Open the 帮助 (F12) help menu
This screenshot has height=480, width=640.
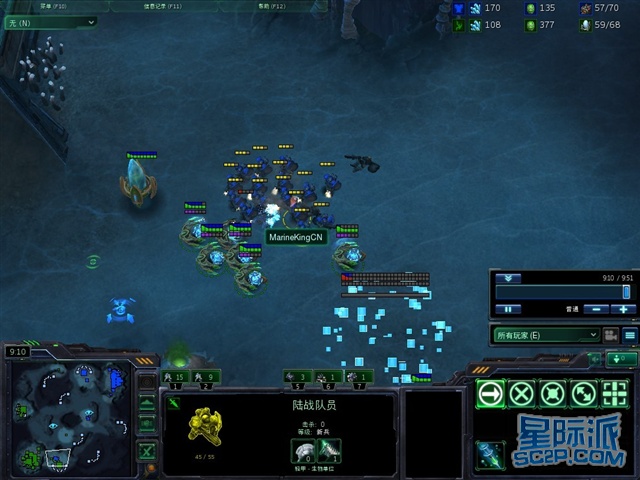[x=271, y=5]
